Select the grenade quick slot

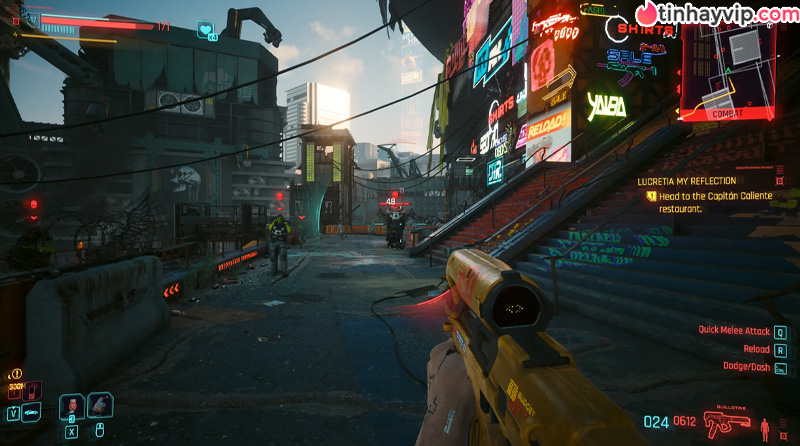click(71, 407)
